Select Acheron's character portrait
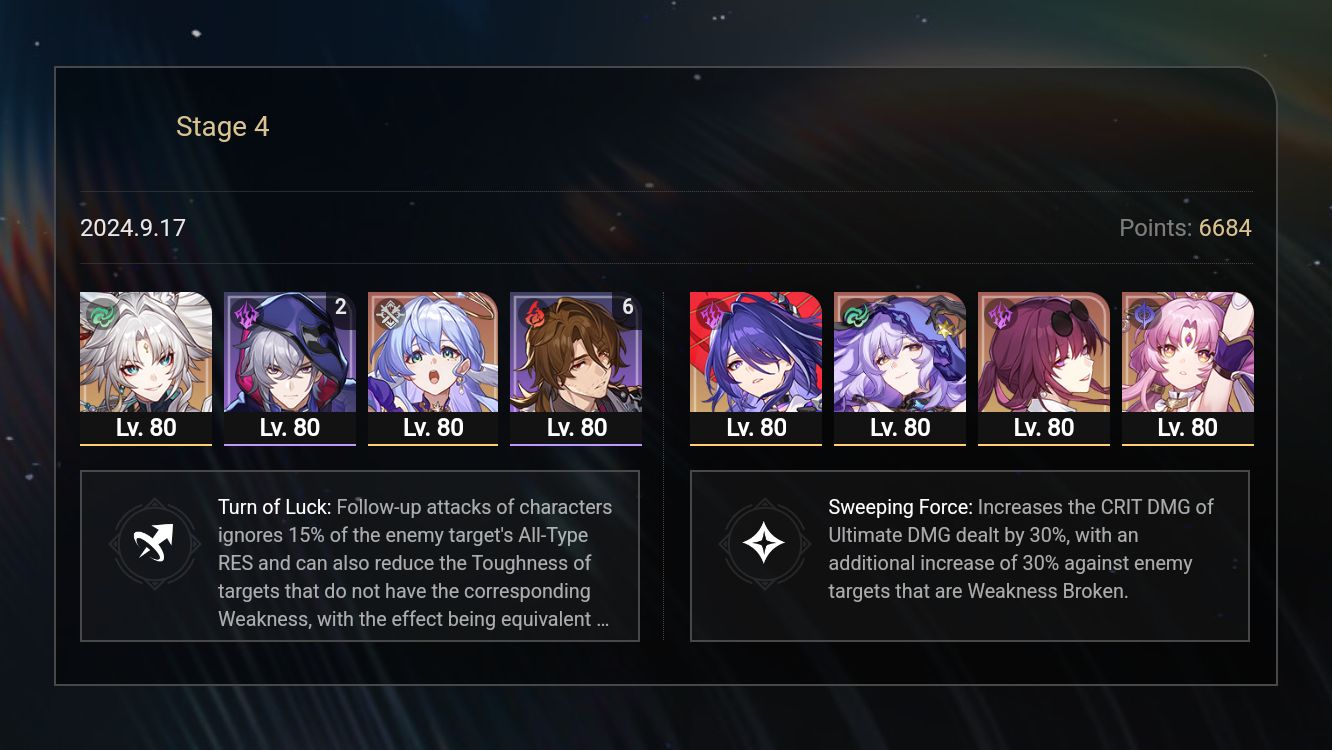Image resolution: width=1332 pixels, height=750 pixels. [756, 352]
